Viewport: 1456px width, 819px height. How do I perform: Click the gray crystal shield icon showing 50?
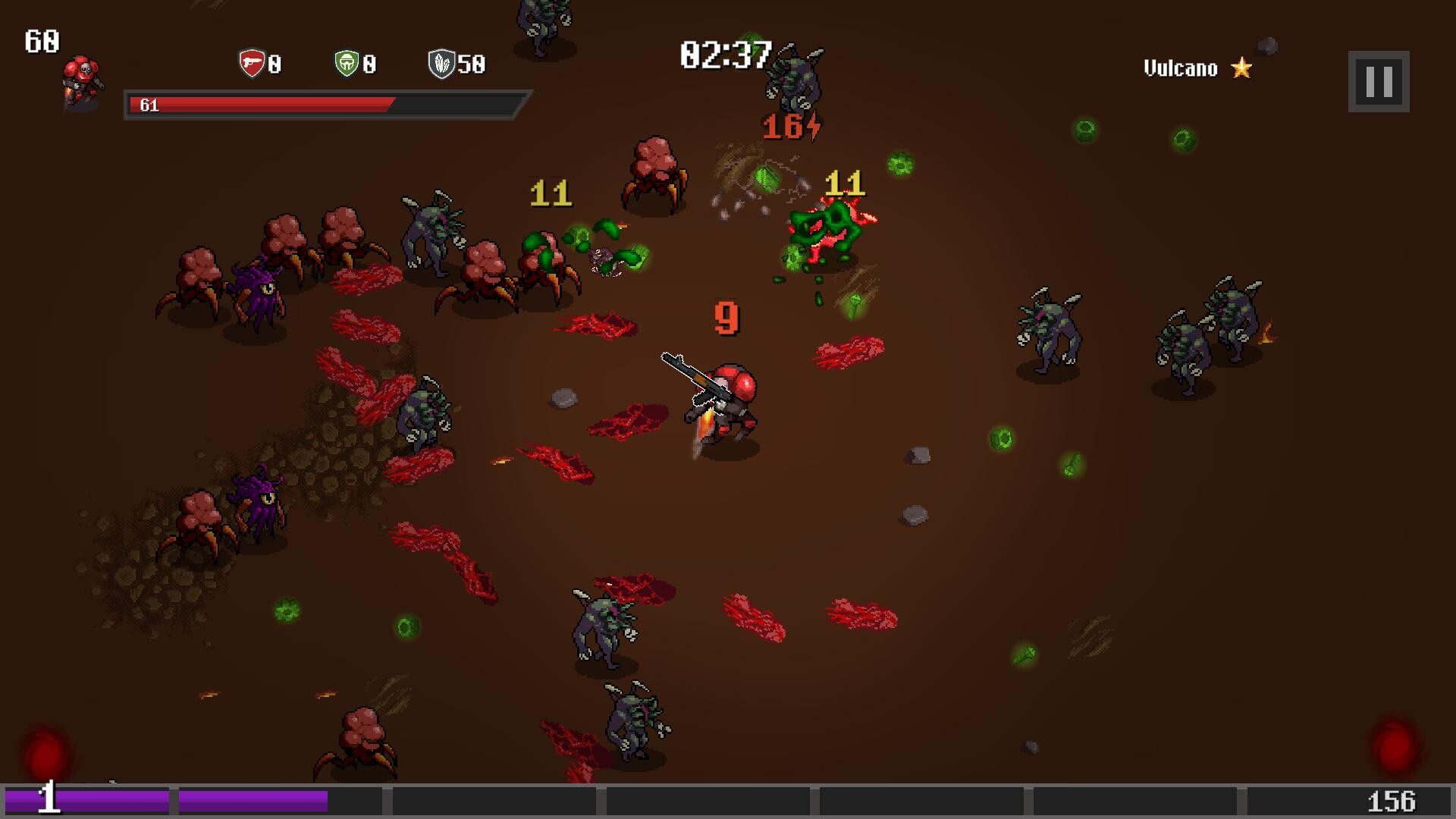click(x=443, y=64)
